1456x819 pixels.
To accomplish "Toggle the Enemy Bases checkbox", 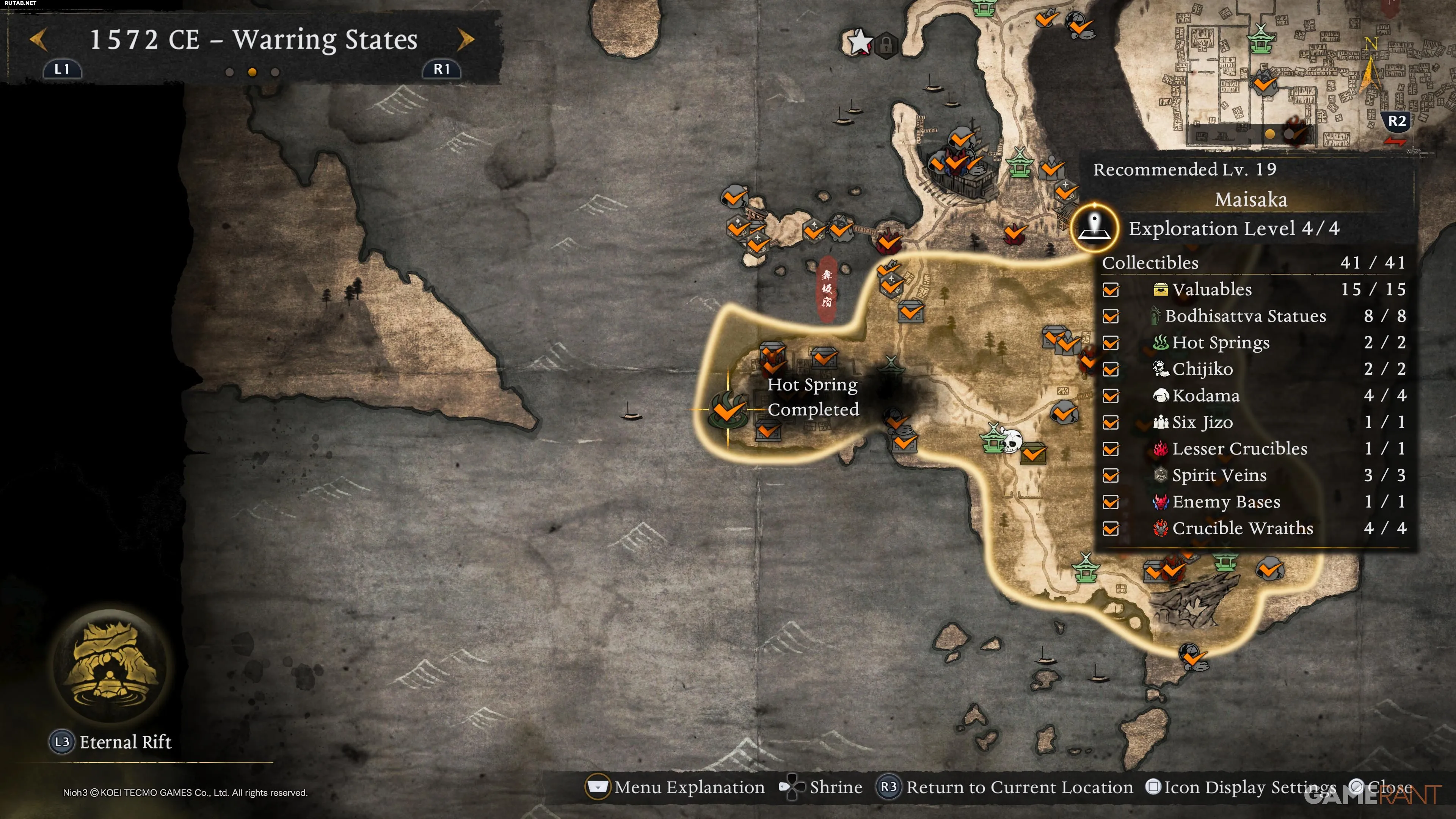I will [x=1111, y=502].
